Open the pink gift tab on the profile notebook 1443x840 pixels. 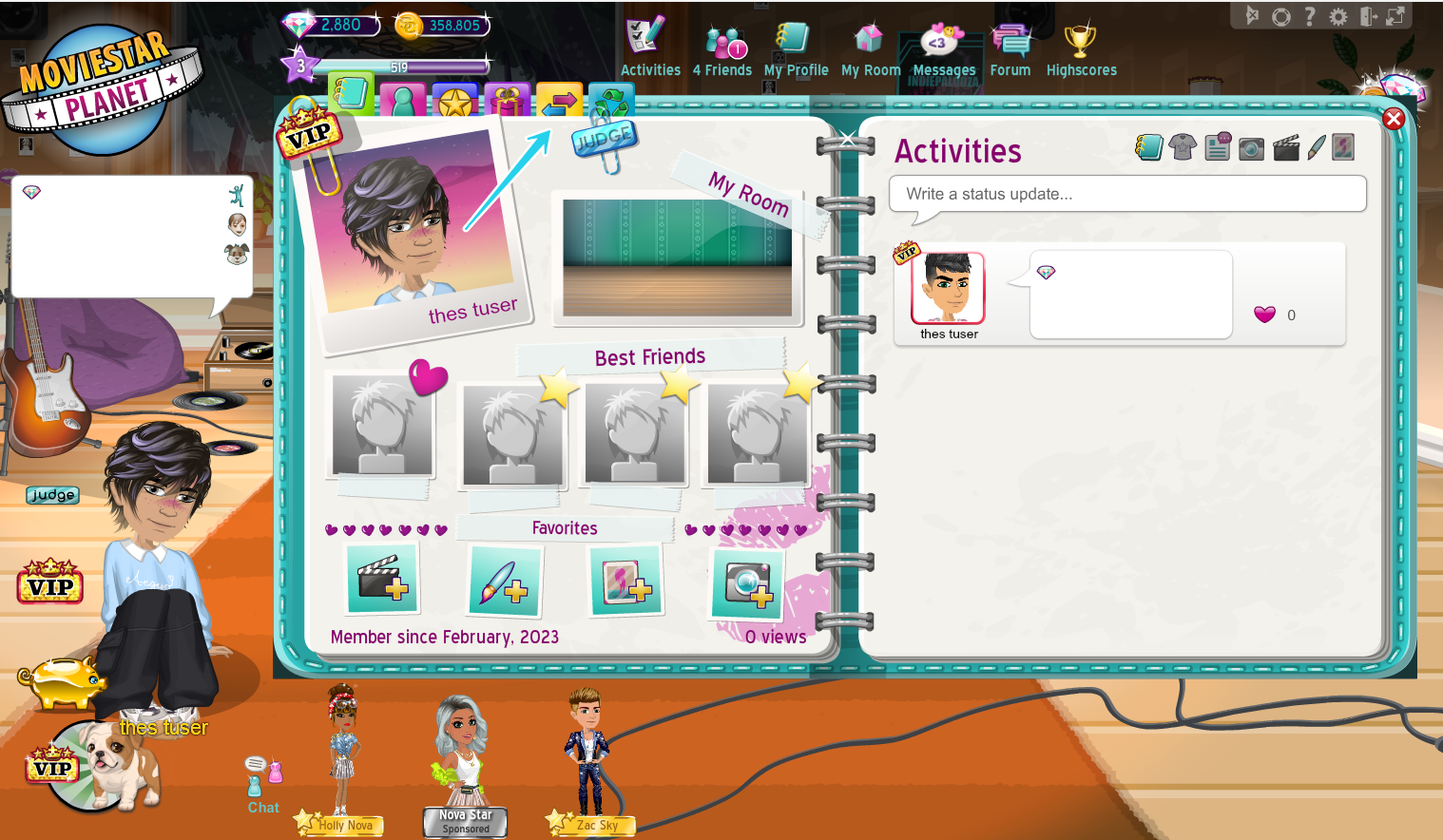506,98
